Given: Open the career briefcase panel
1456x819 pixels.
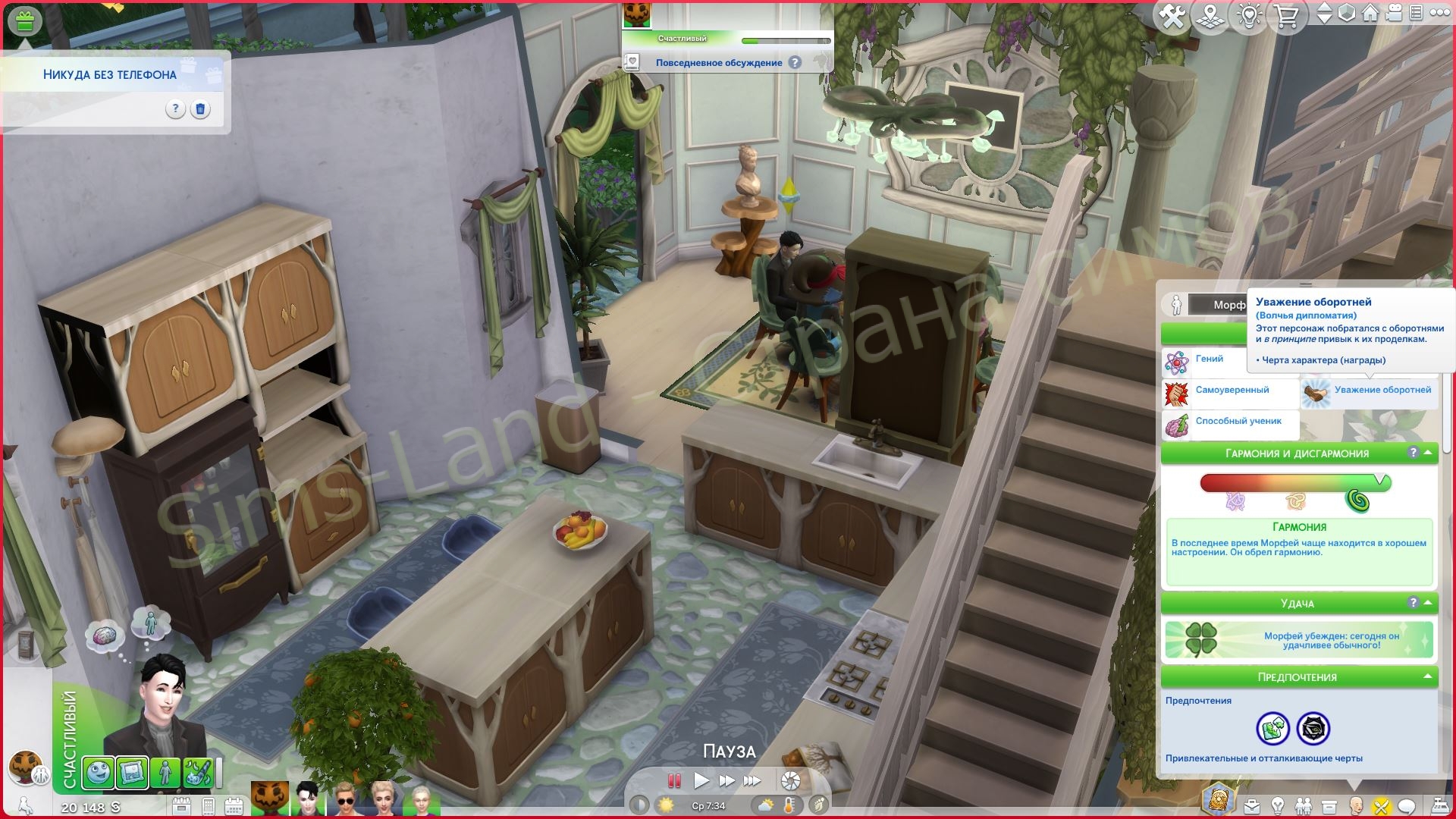Looking at the screenshot, I should click(x=1251, y=806).
